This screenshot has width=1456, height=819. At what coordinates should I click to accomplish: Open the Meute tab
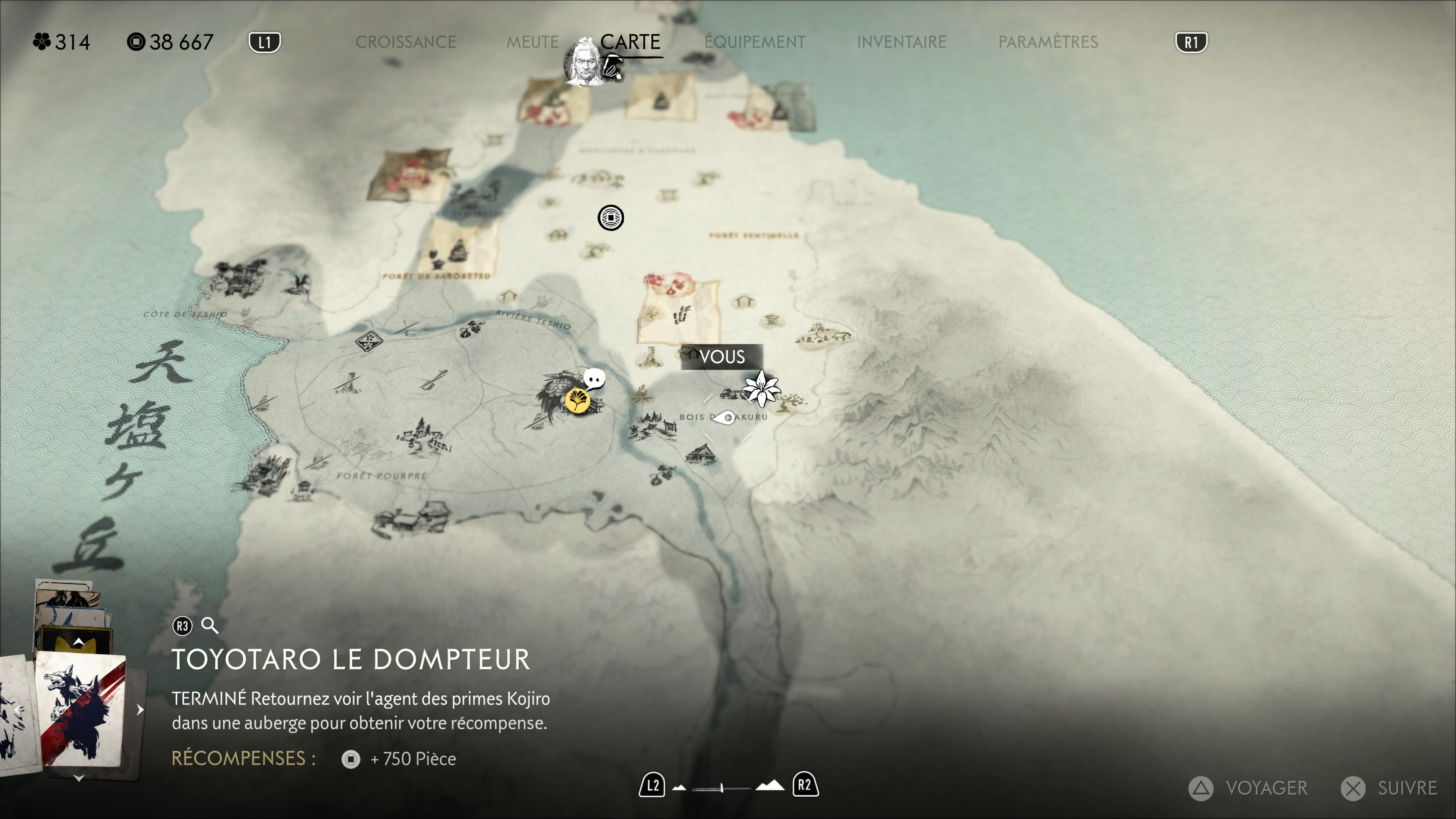[x=532, y=42]
